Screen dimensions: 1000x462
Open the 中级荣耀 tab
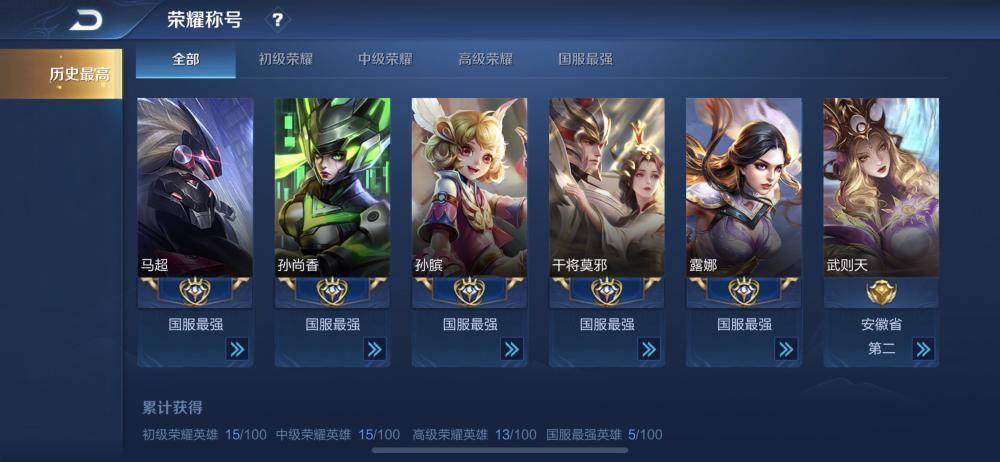(x=386, y=59)
